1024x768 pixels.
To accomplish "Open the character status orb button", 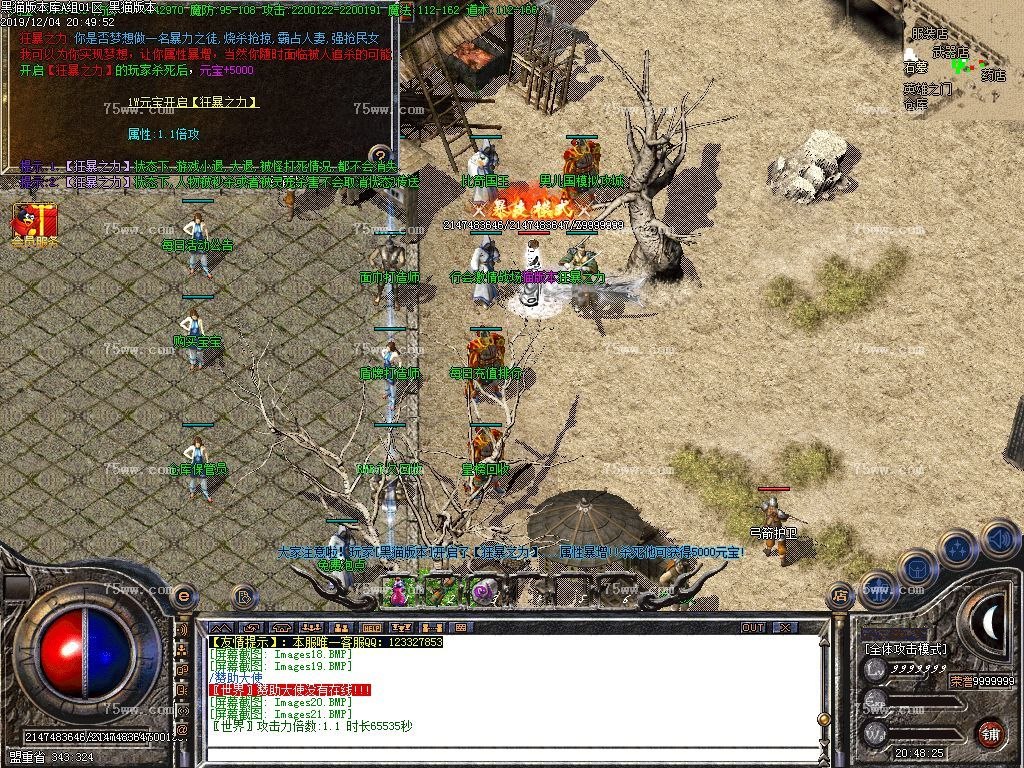I will (x=877, y=588).
